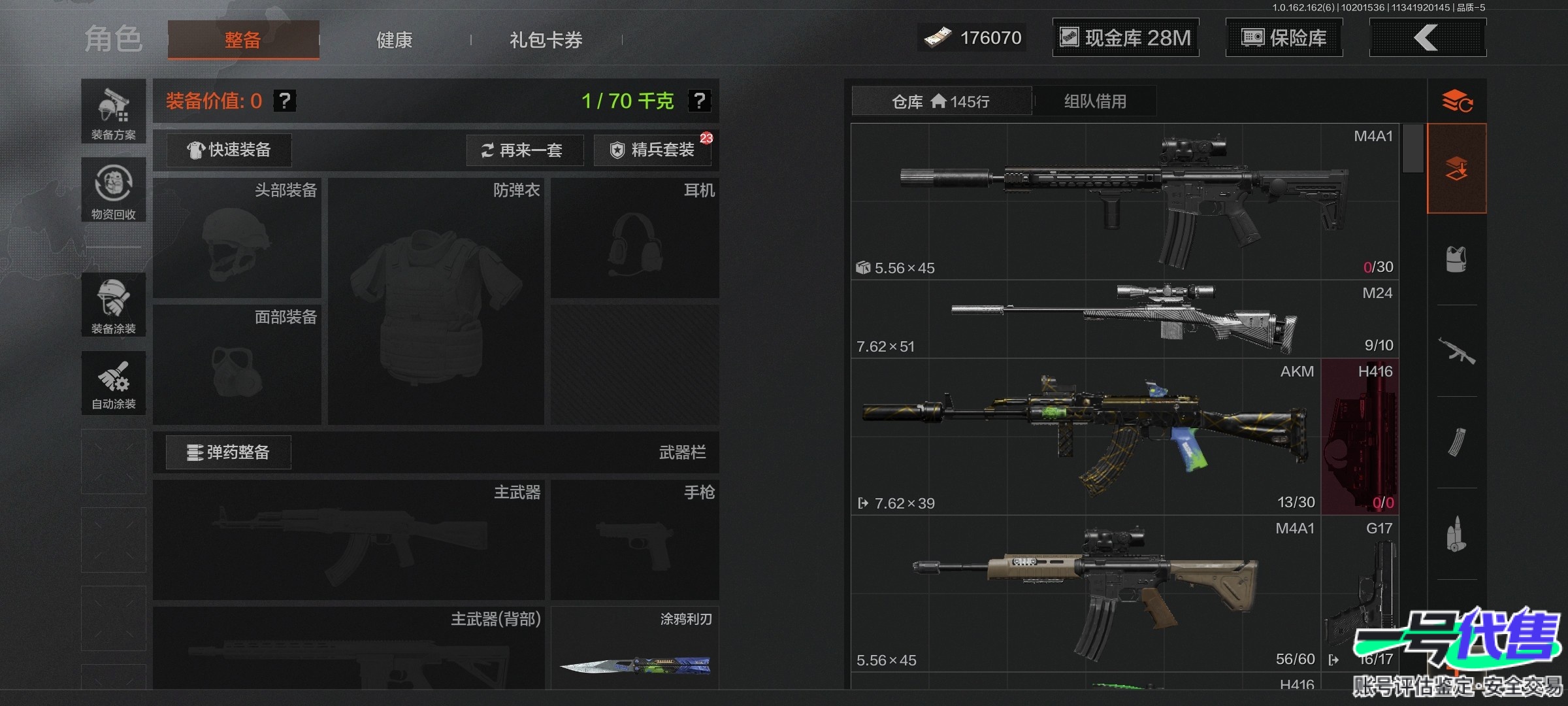The image size is (1568, 706).
Task: Open the 保险库 safe
Action: click(1284, 38)
